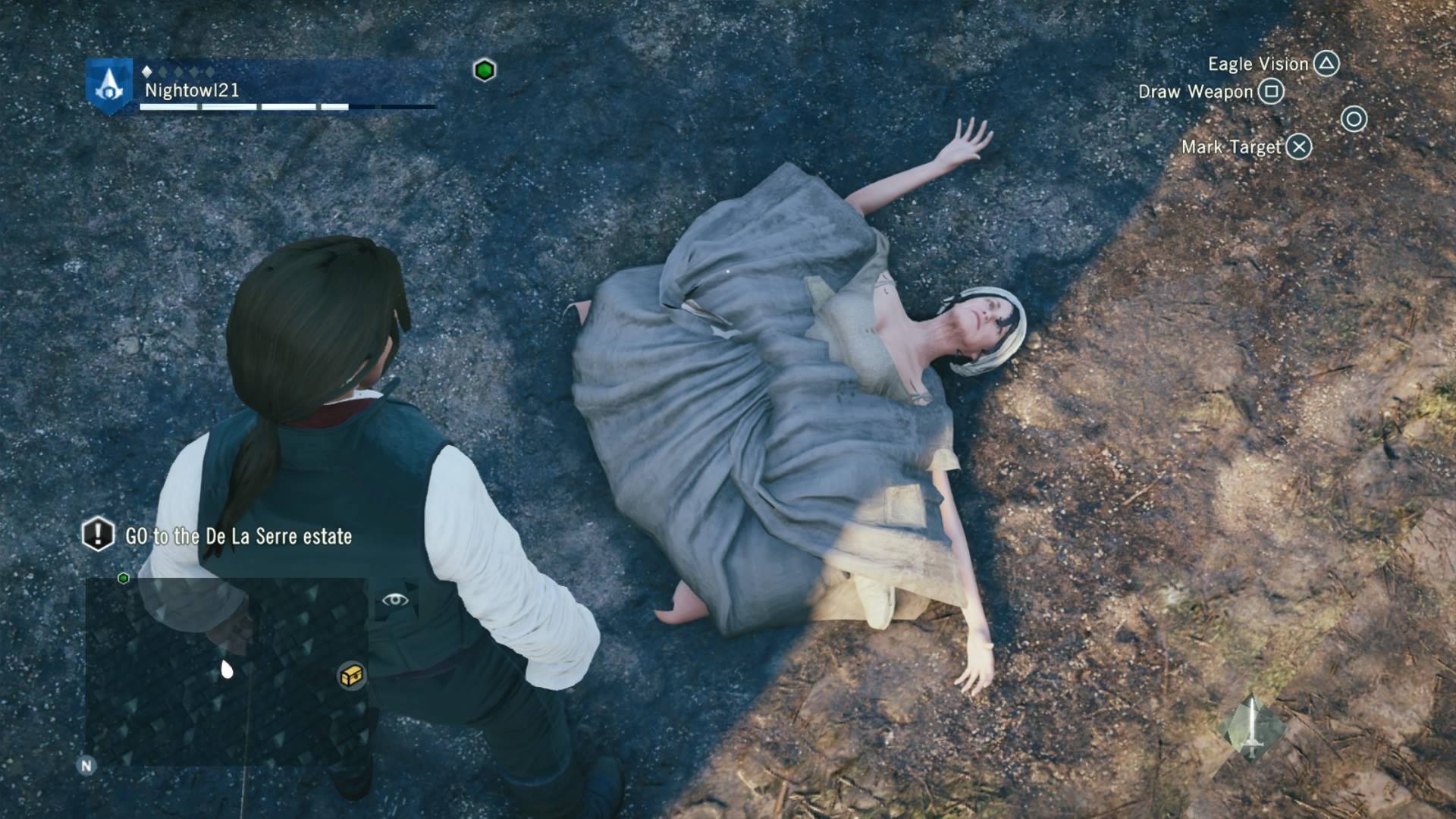Click the square button icon next to Draw Weapon
Image resolution: width=1456 pixels, height=819 pixels.
1270,93
